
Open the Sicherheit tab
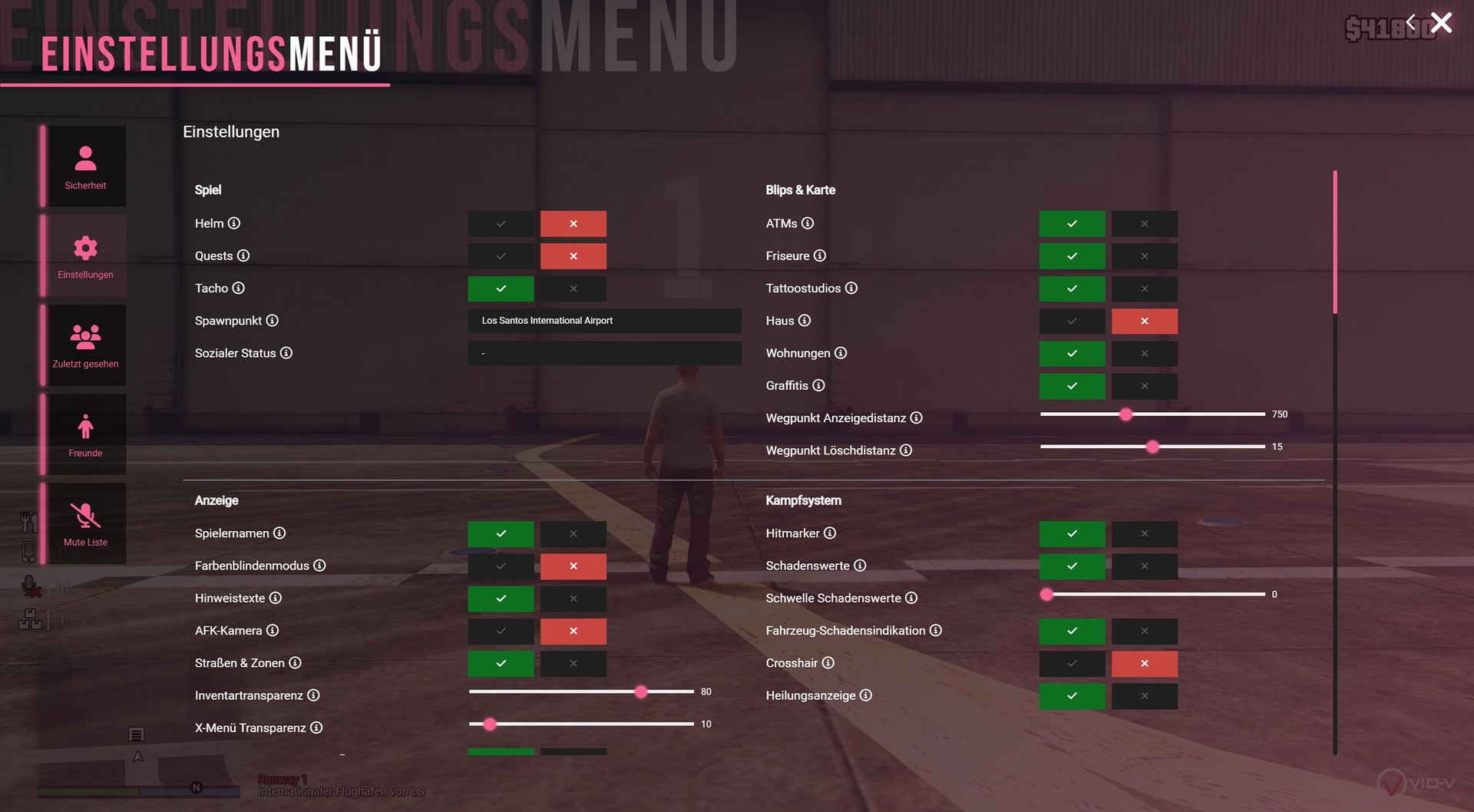[85, 167]
